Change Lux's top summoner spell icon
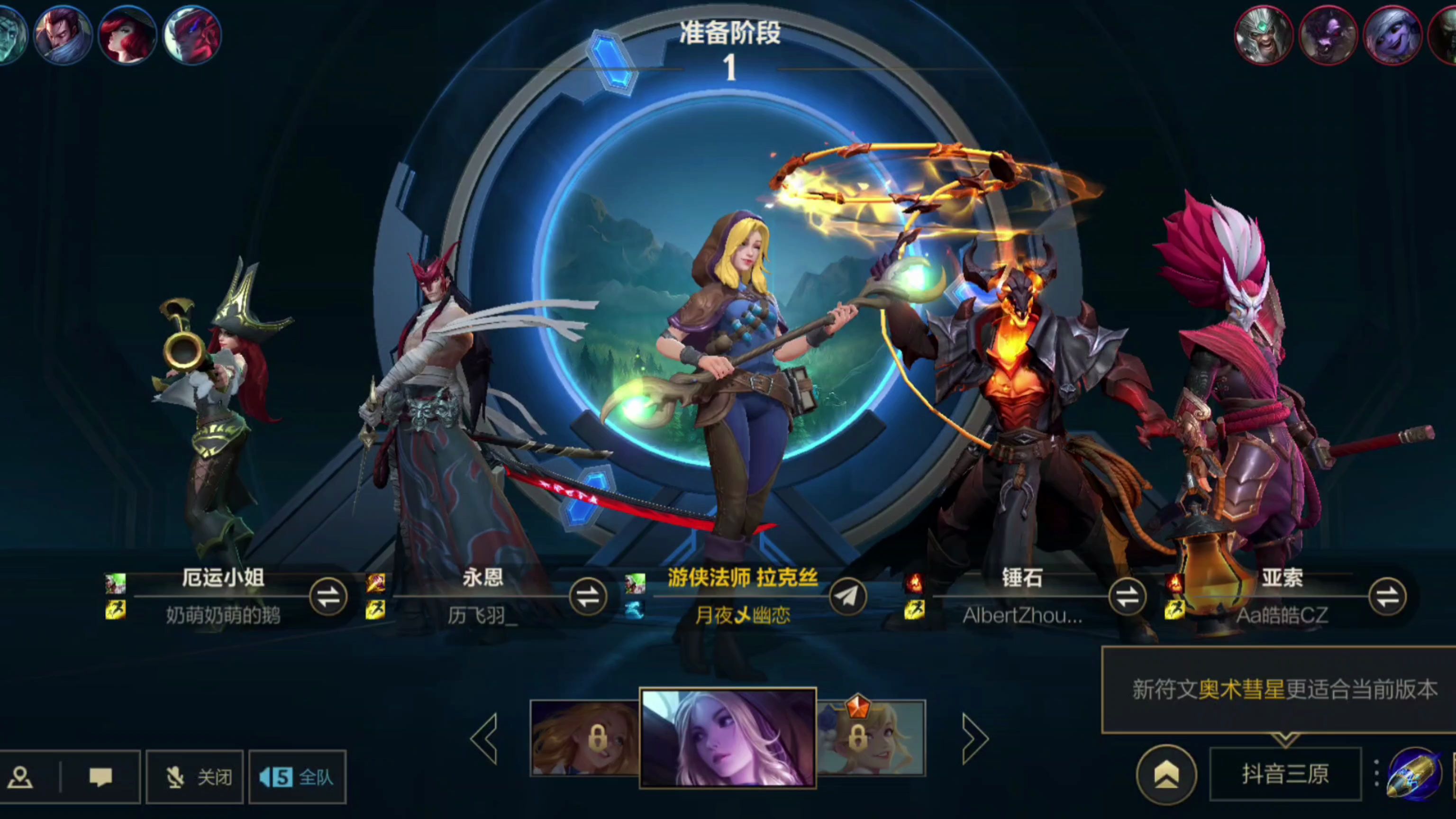Image resolution: width=1456 pixels, height=819 pixels. (635, 583)
